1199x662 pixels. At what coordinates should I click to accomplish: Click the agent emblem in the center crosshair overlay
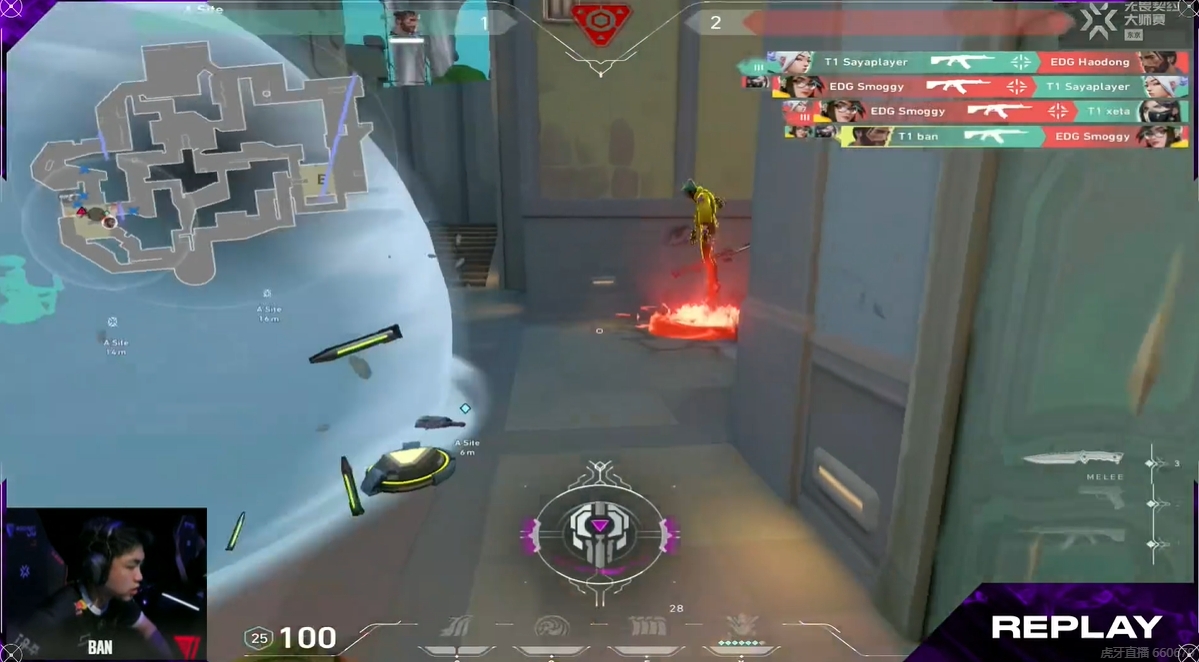pyautogui.click(x=598, y=527)
